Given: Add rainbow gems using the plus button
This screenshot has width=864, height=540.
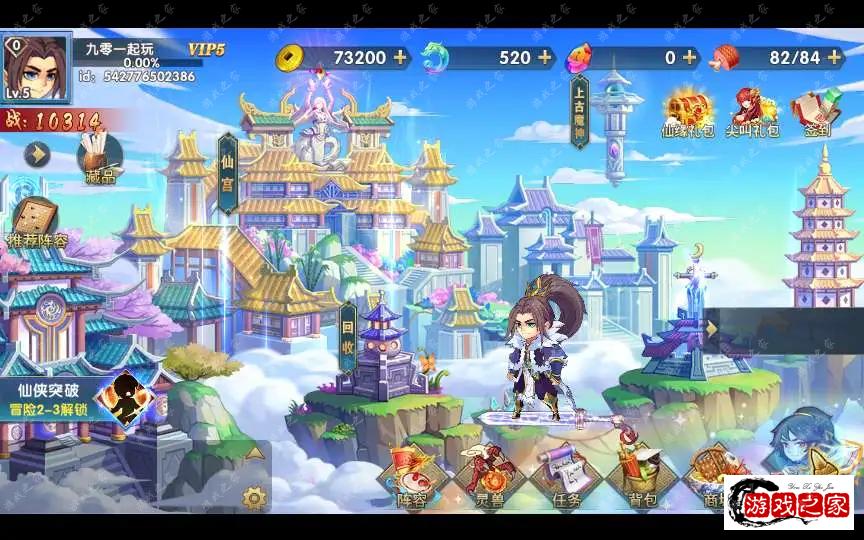Looking at the screenshot, I should click(x=689, y=57).
